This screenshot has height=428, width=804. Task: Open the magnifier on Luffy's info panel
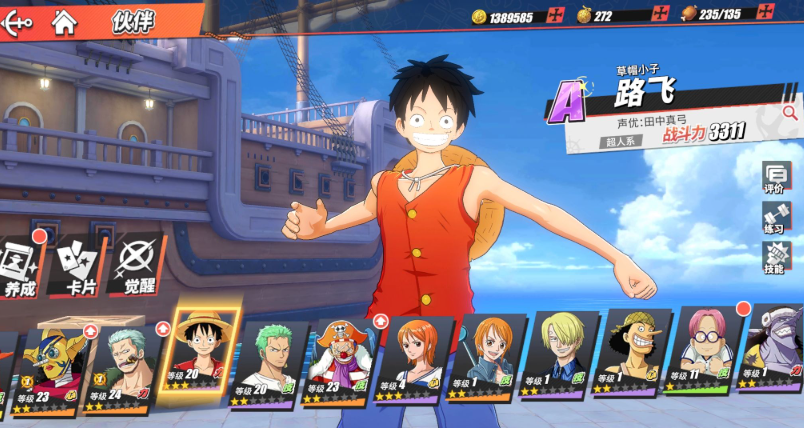[789, 113]
